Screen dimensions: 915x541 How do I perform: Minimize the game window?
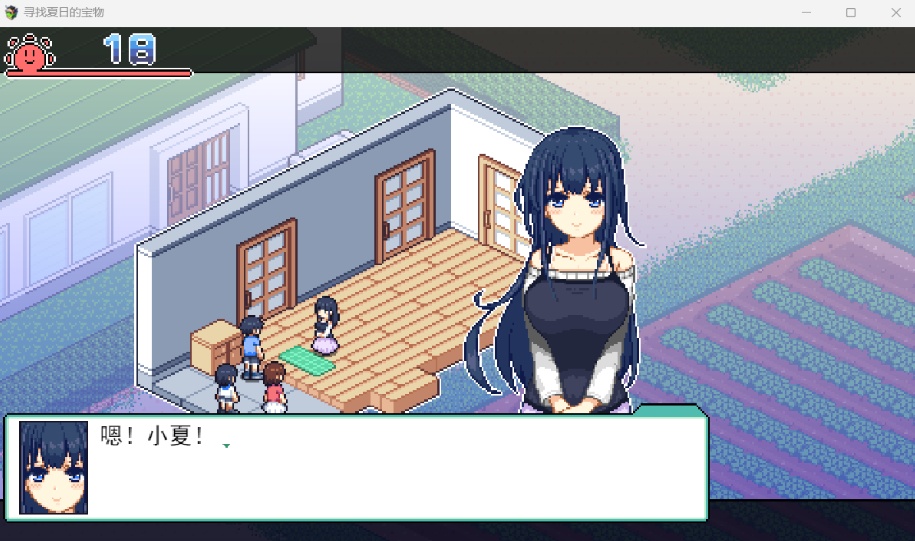coord(806,13)
